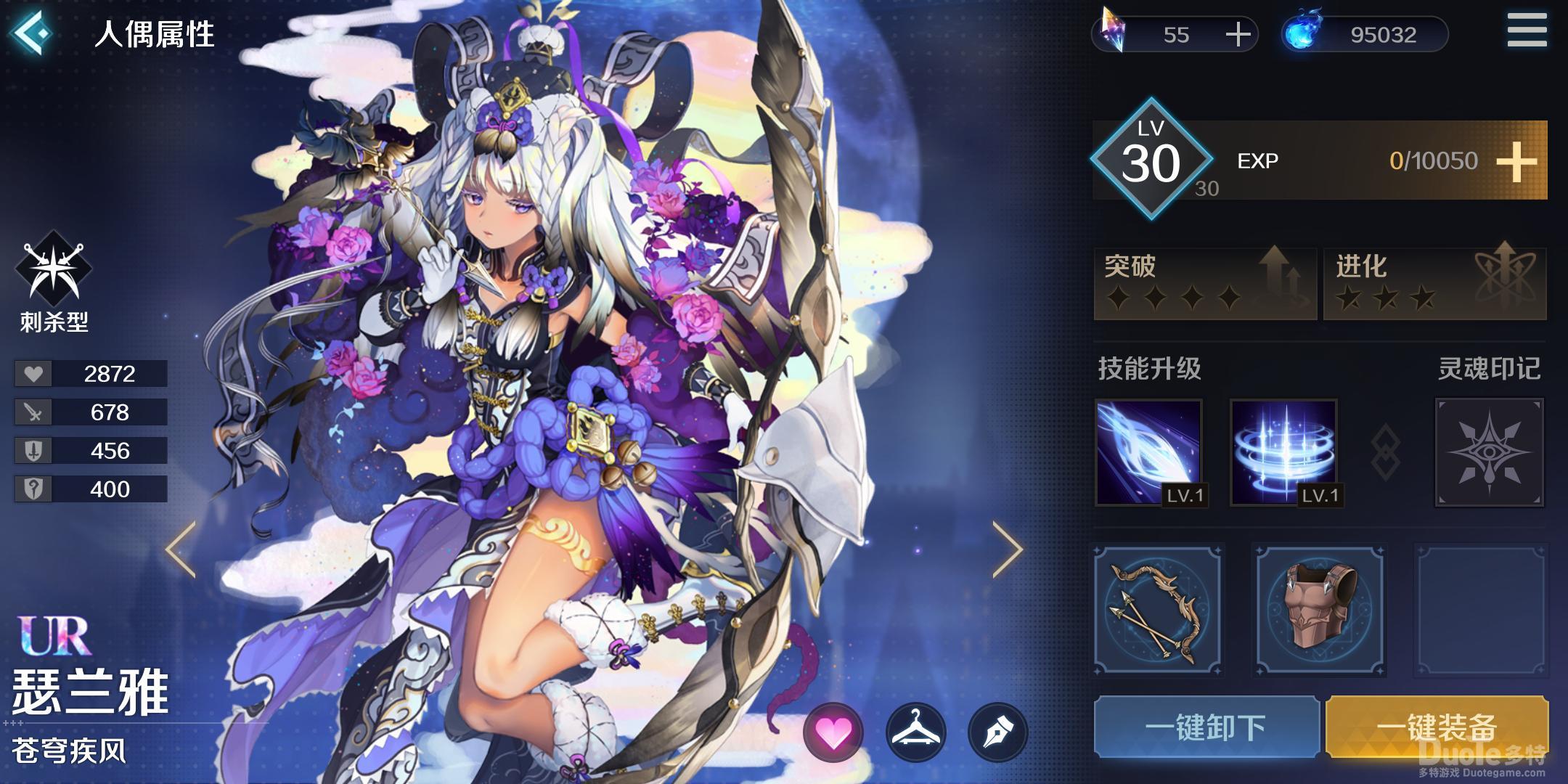Go back using the arrow button

tap(33, 33)
